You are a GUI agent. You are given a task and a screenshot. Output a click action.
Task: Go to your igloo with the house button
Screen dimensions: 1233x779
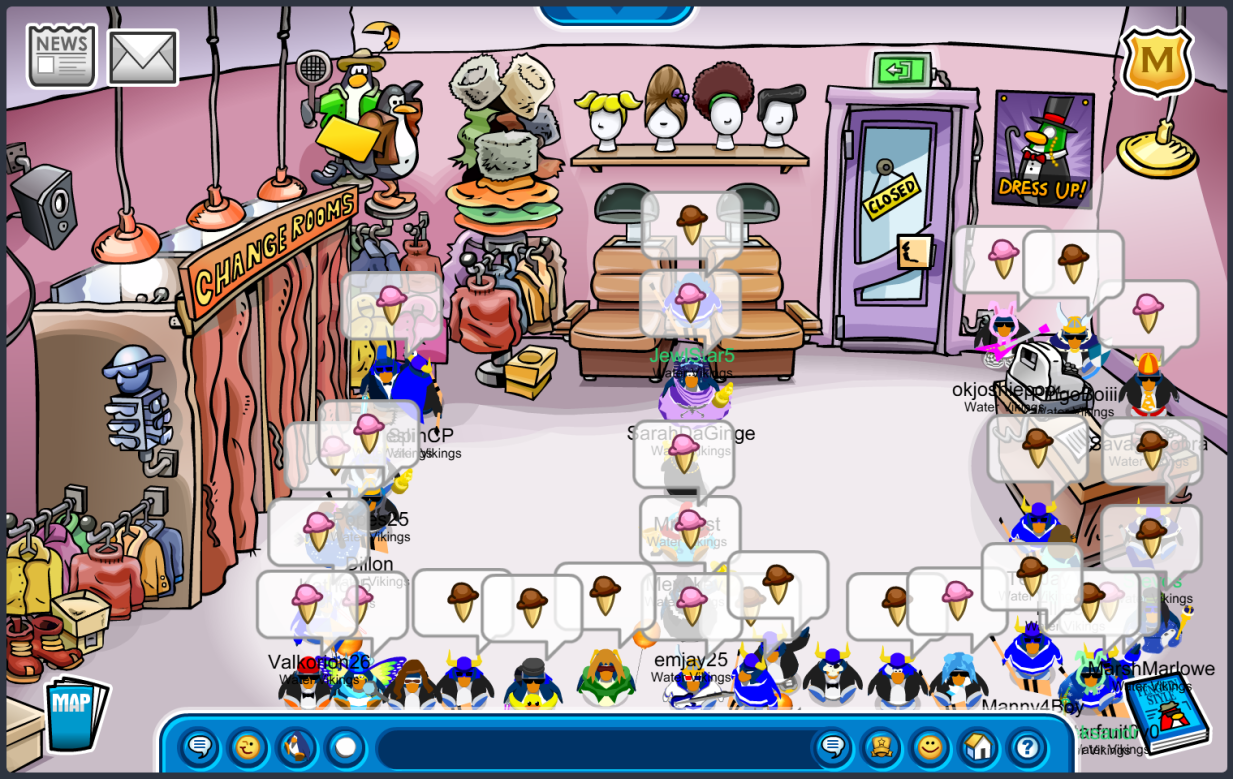pos(978,747)
